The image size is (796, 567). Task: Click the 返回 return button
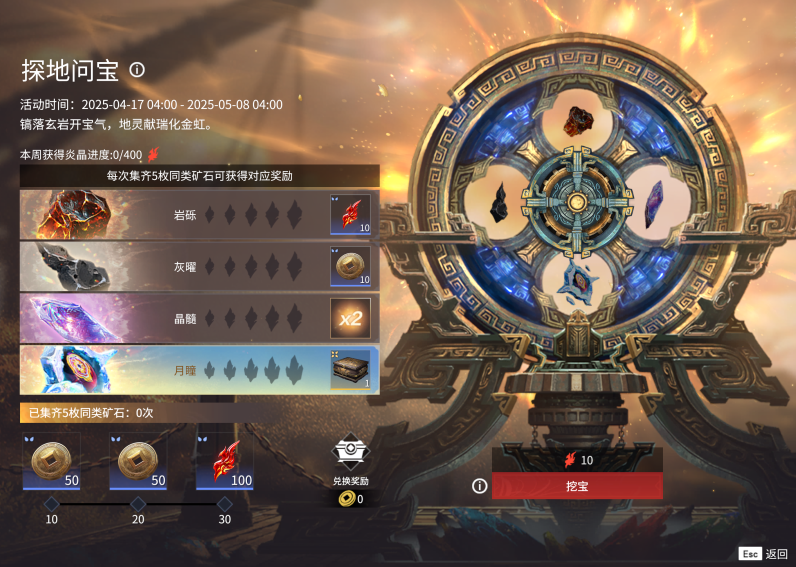coord(767,553)
